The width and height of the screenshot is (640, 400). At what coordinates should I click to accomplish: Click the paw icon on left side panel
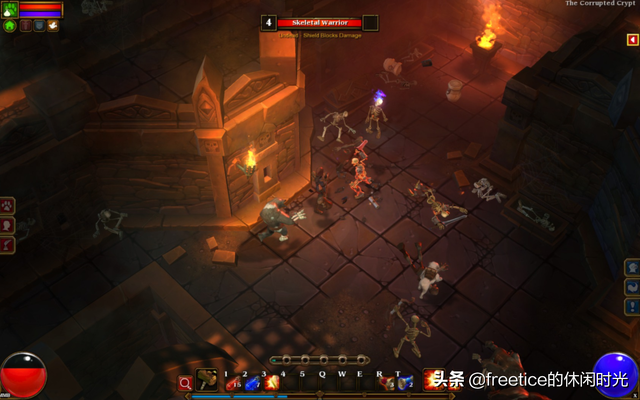(x=8, y=207)
